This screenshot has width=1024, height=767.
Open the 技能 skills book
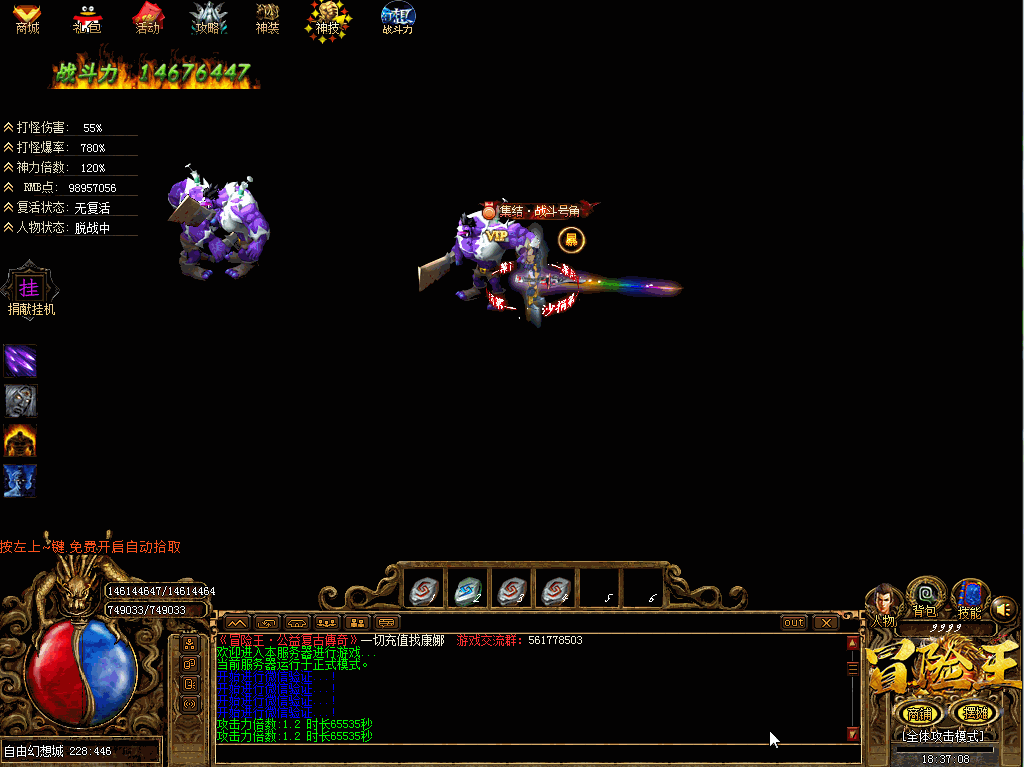(x=969, y=597)
